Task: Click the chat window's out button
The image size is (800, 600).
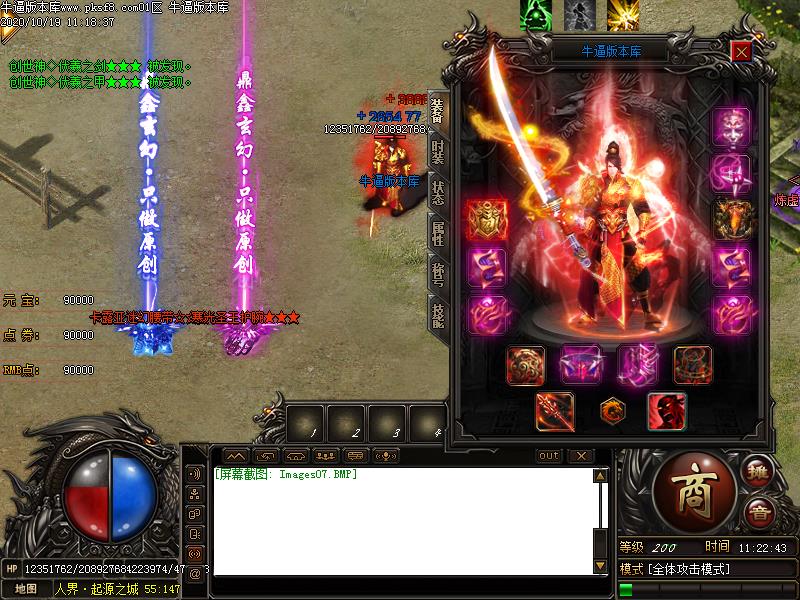Action: 549,456
